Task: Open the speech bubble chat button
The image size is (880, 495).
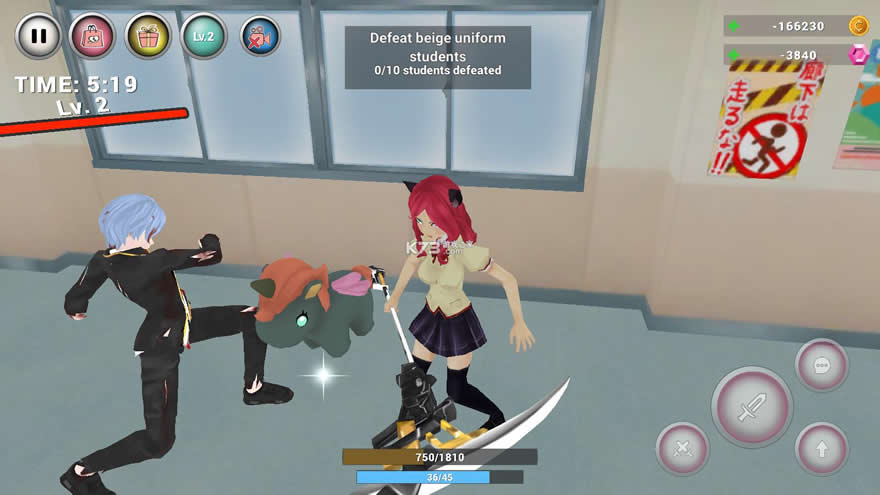Action: (821, 365)
